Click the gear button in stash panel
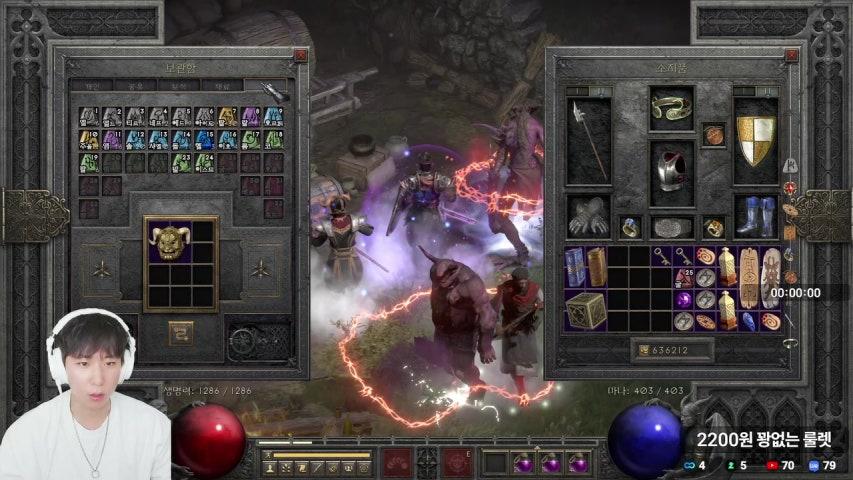The image size is (853, 480). coord(244,341)
